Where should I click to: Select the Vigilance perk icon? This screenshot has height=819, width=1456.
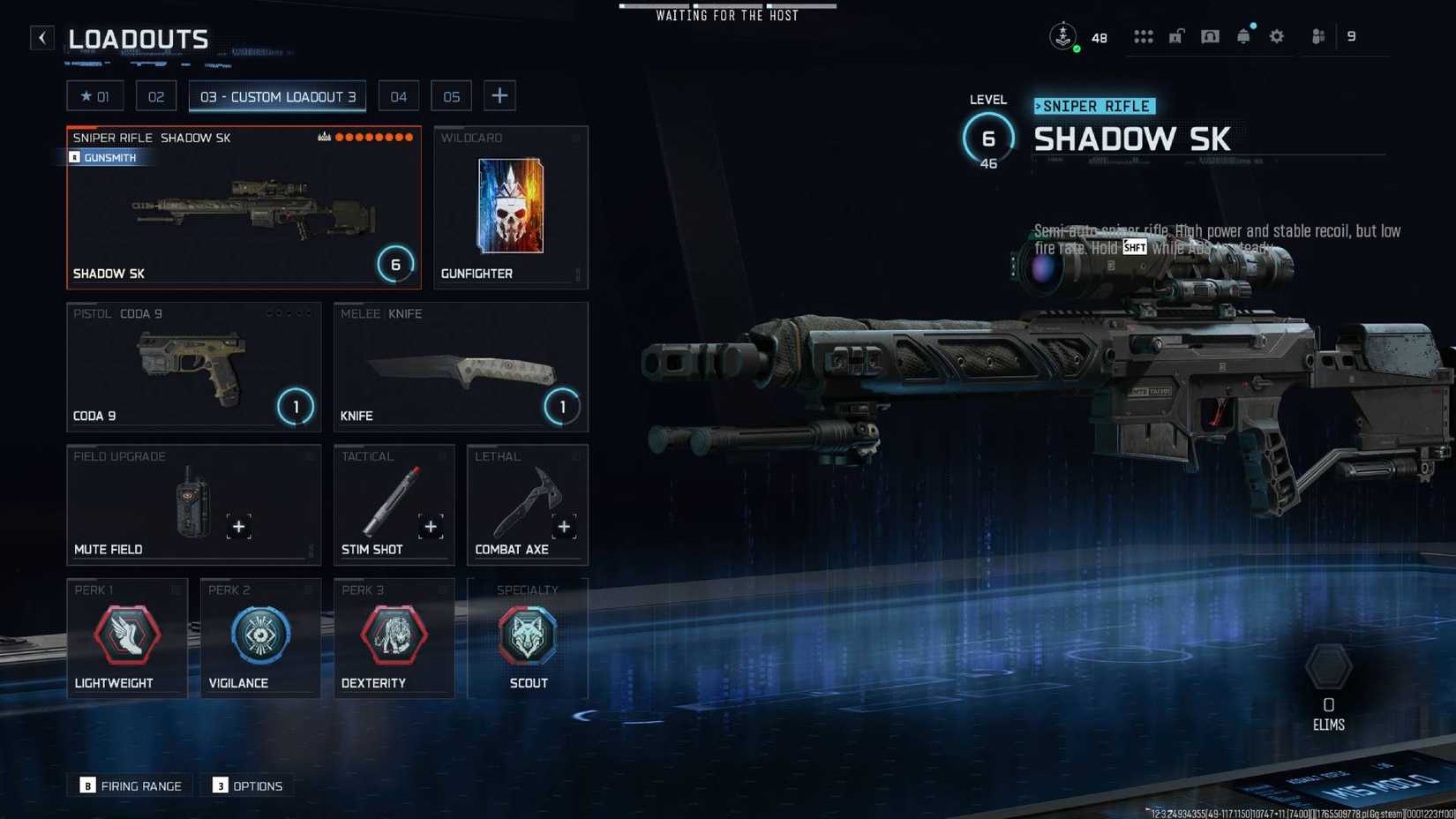coord(260,634)
